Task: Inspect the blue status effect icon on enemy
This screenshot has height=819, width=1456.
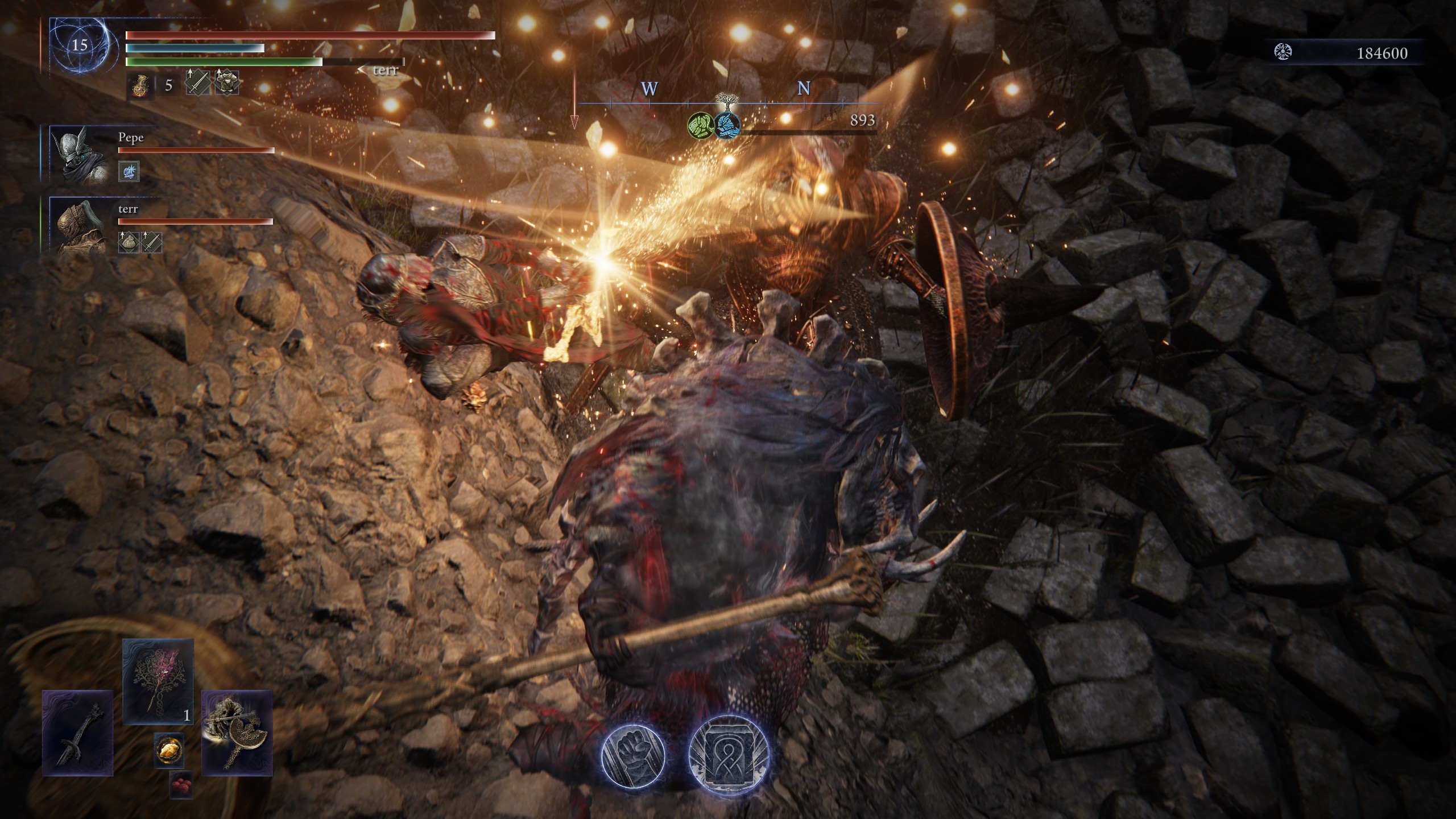Action: click(727, 125)
